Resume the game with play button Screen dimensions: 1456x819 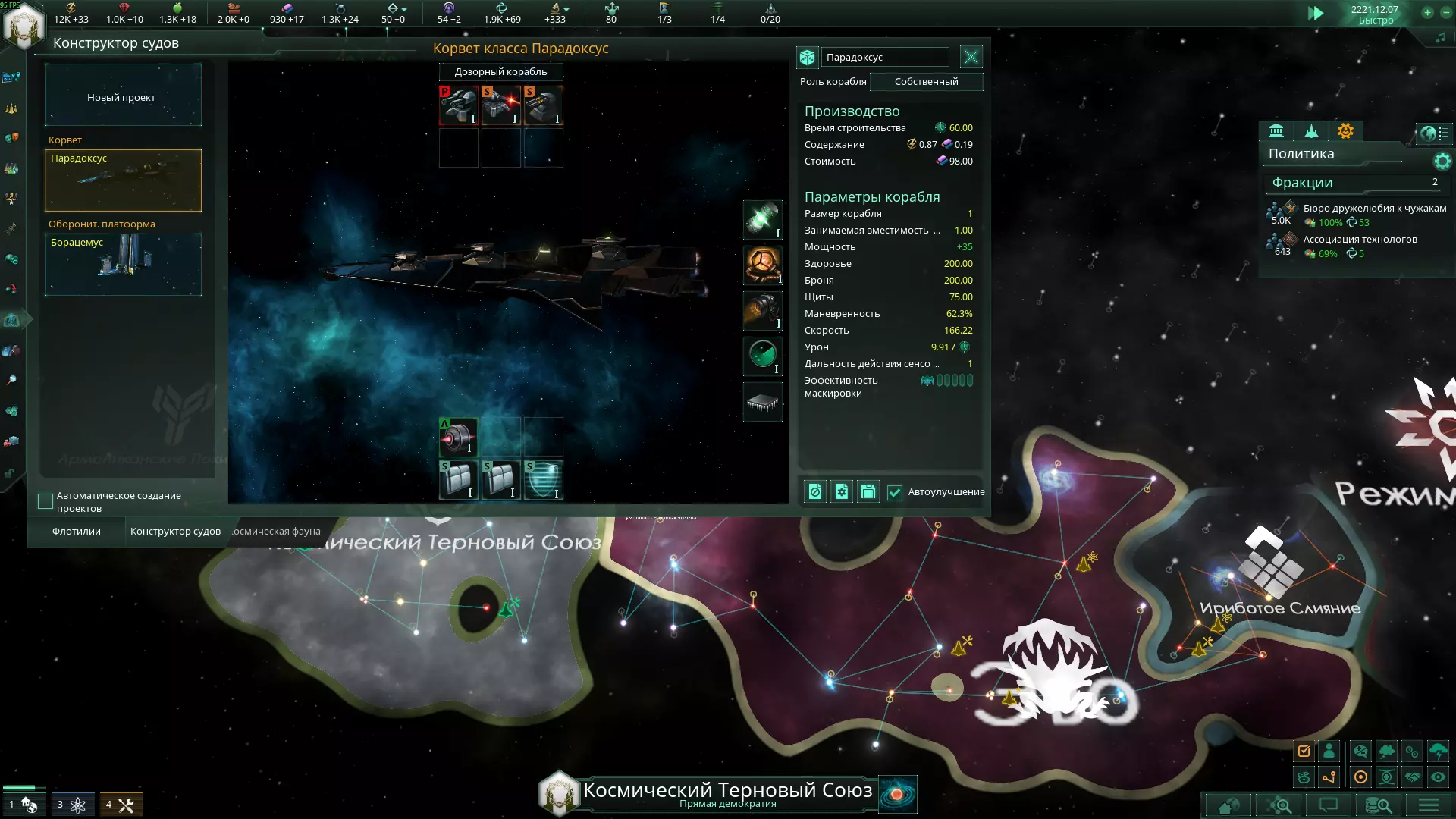coord(1315,14)
